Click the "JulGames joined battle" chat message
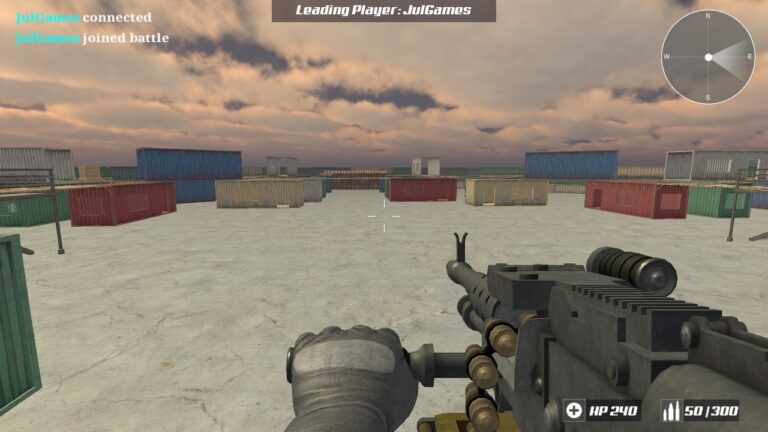Screen dimensions: 768x432 pos(92,39)
